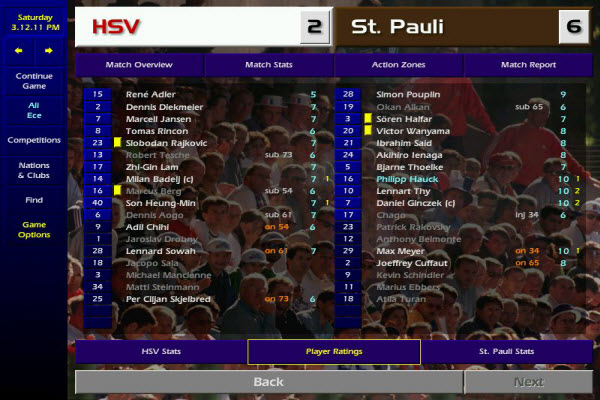Open the Match Report tab
This screenshot has width=600, height=400.
[528, 65]
